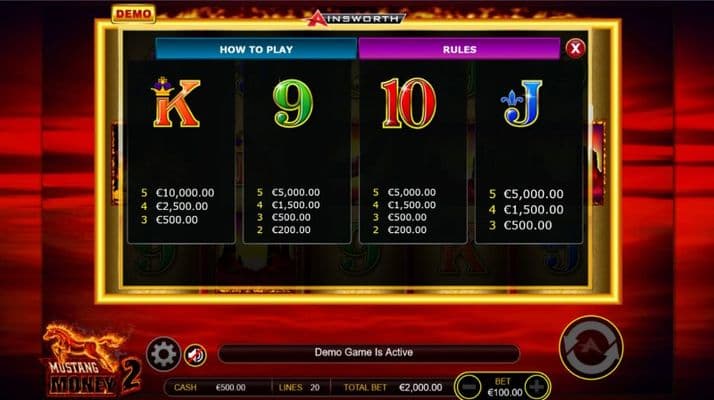Increase the bet with plus button
Screen dimensions: 714x400
(537, 386)
